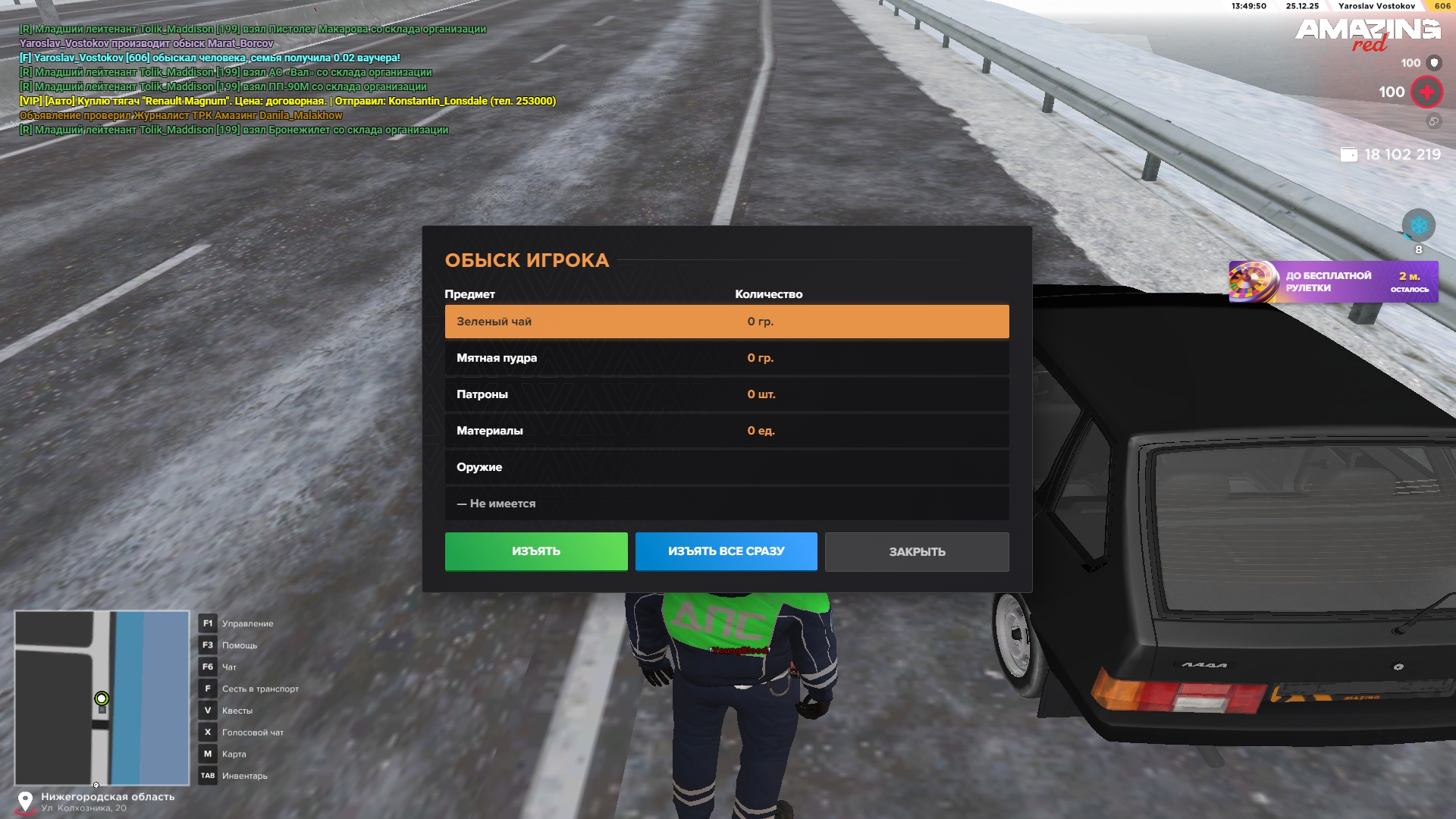Choose the Мятная пудра row
Image resolution: width=1456 pixels, height=819 pixels.
click(726, 358)
